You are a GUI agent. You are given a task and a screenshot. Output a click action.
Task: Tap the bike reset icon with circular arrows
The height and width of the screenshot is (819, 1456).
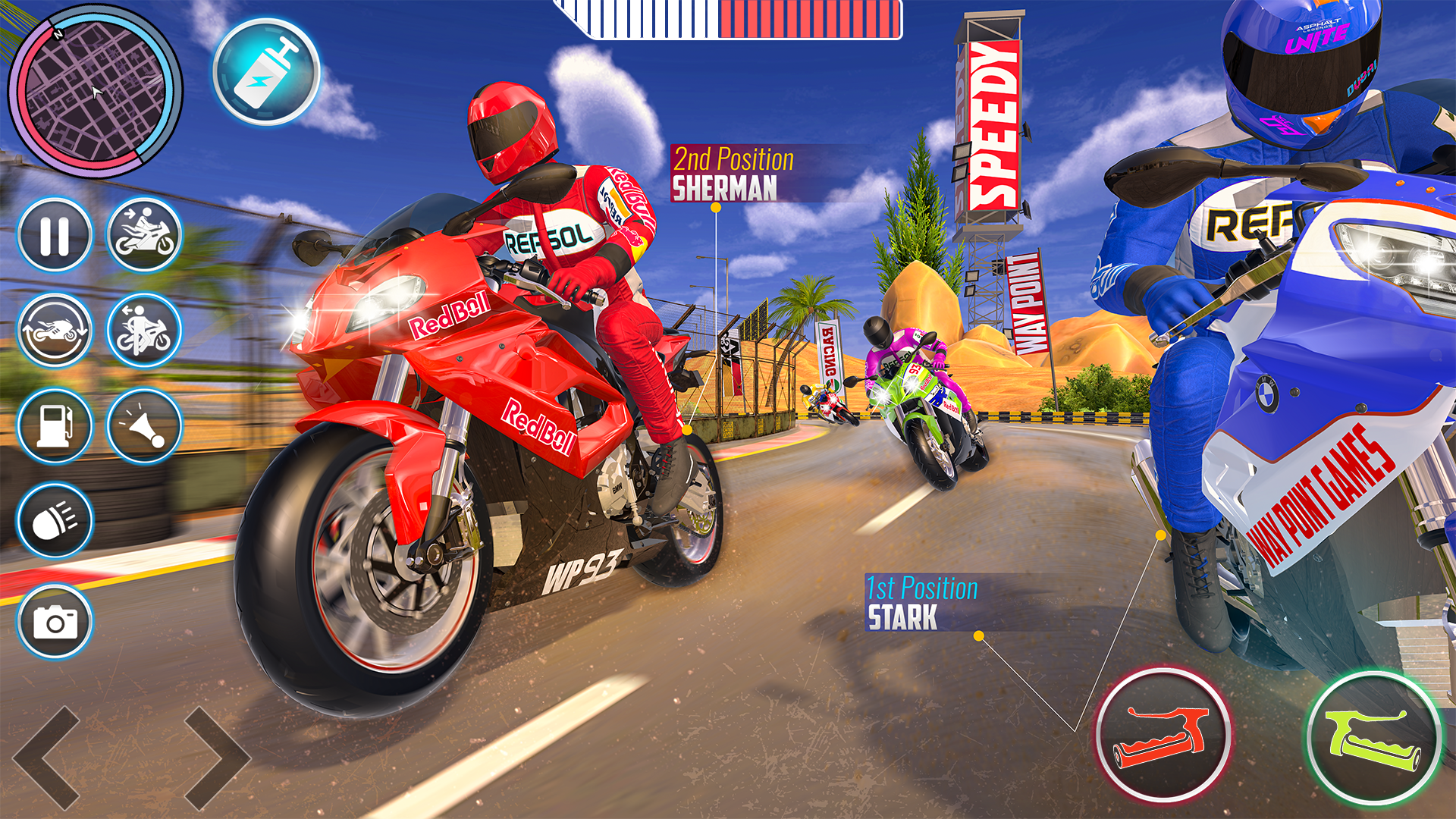coord(55,330)
